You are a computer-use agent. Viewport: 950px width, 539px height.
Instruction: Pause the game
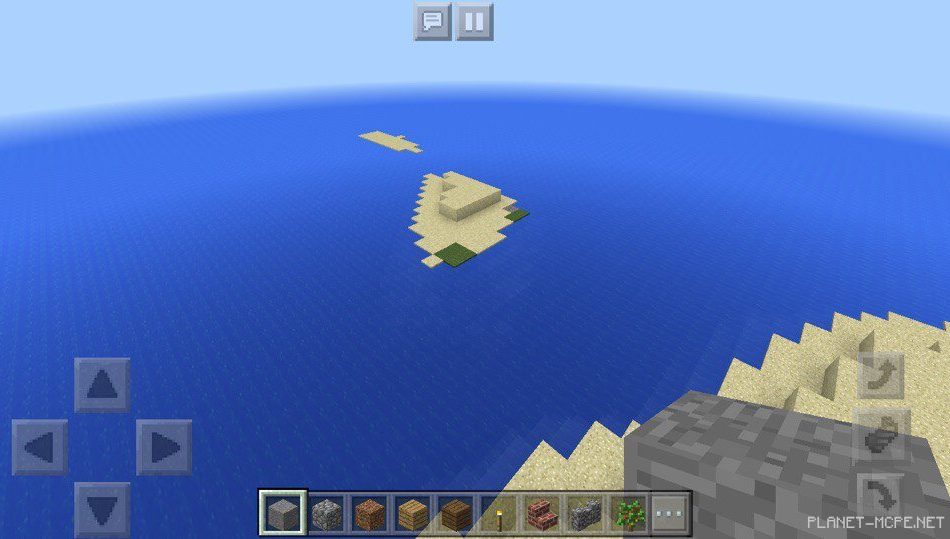475,21
